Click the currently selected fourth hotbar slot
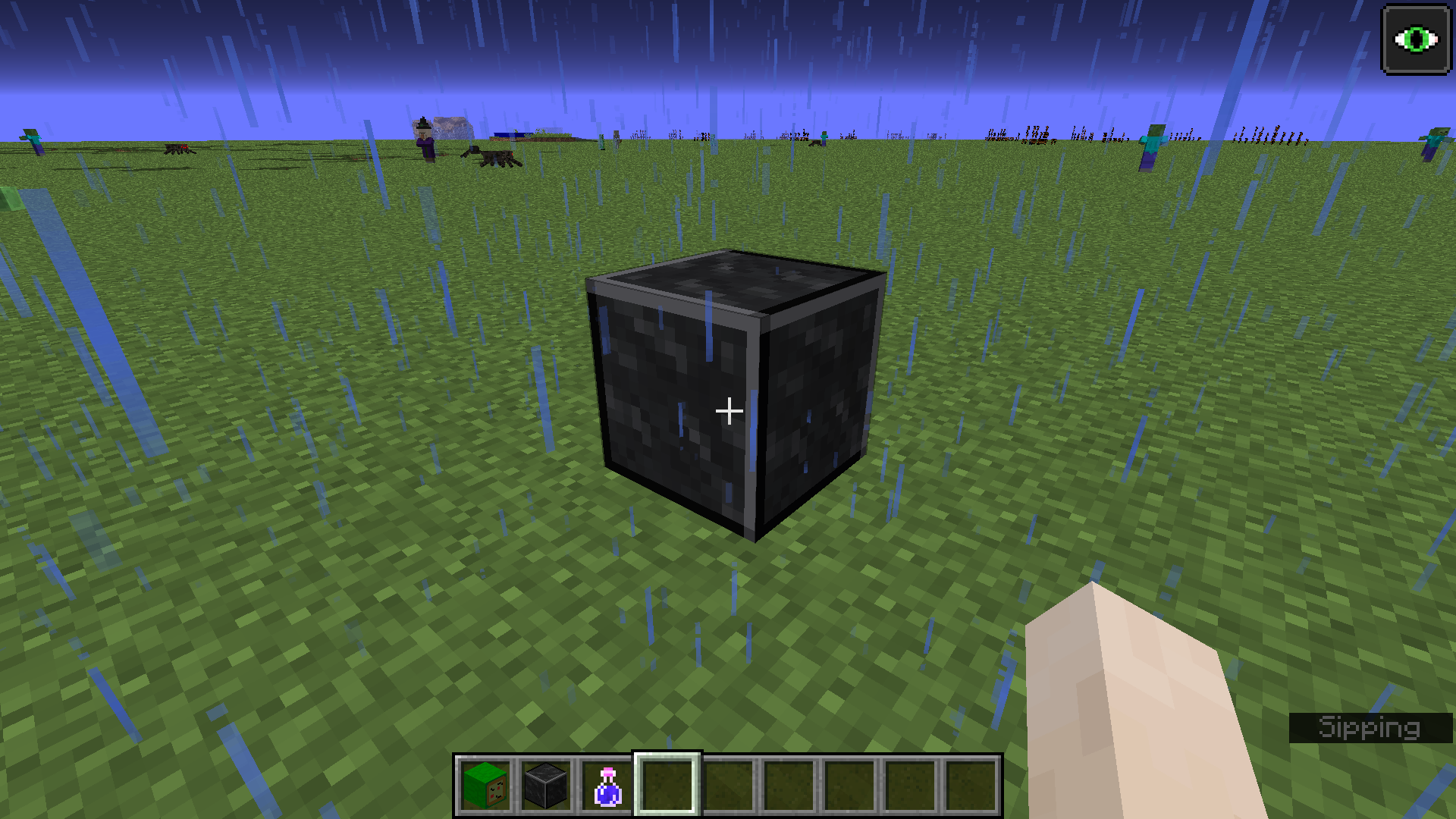Image resolution: width=1456 pixels, height=819 pixels. coord(667,787)
